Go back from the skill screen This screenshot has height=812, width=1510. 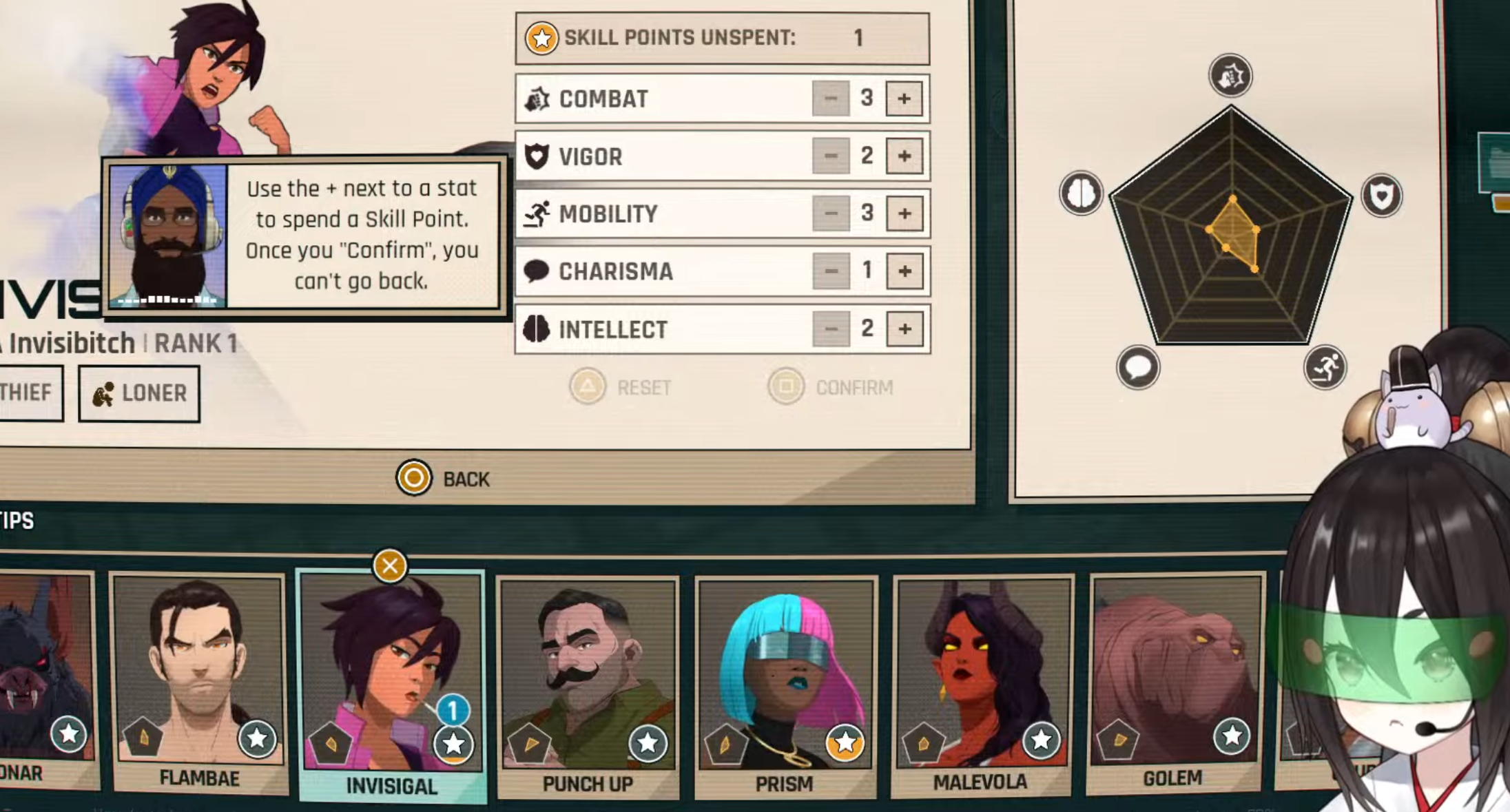pyautogui.click(x=444, y=479)
